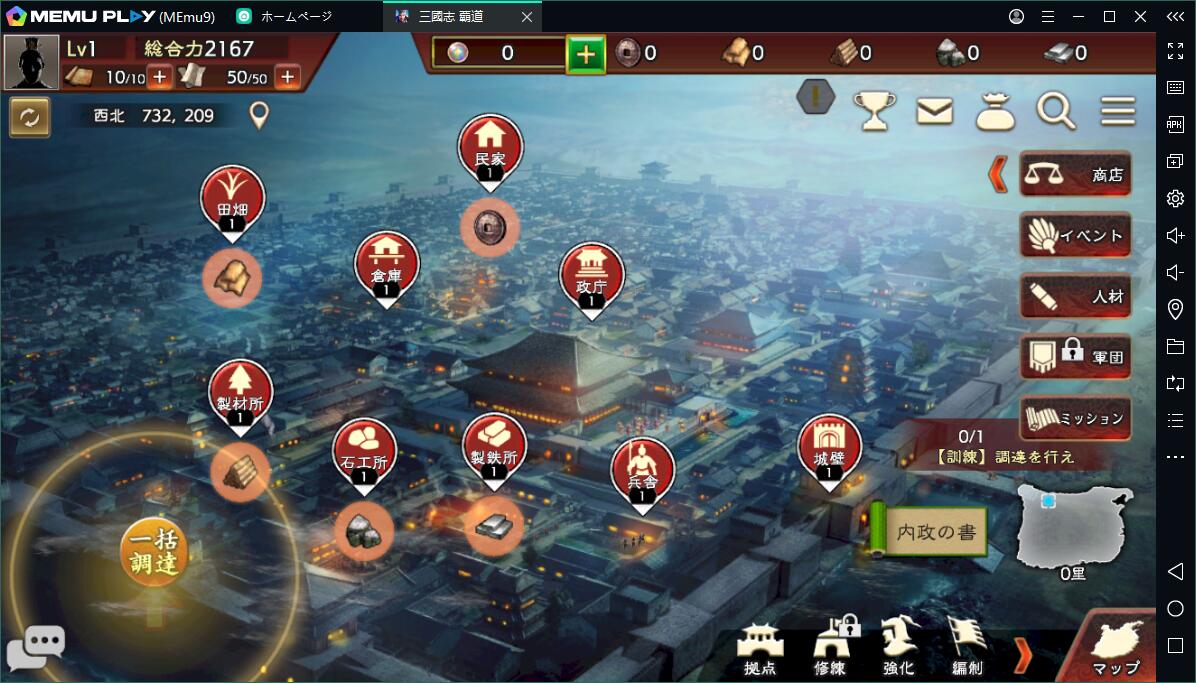The width and height of the screenshot is (1196, 683).
Task: Open the イベント events panel
Action: (x=1075, y=236)
